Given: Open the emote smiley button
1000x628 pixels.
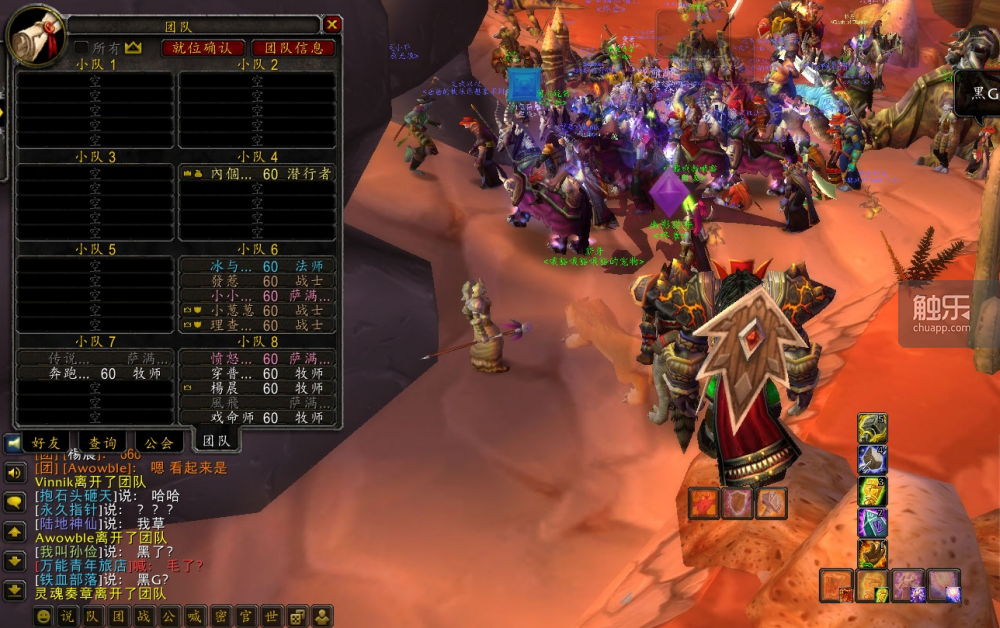Looking at the screenshot, I should click(x=43, y=616).
